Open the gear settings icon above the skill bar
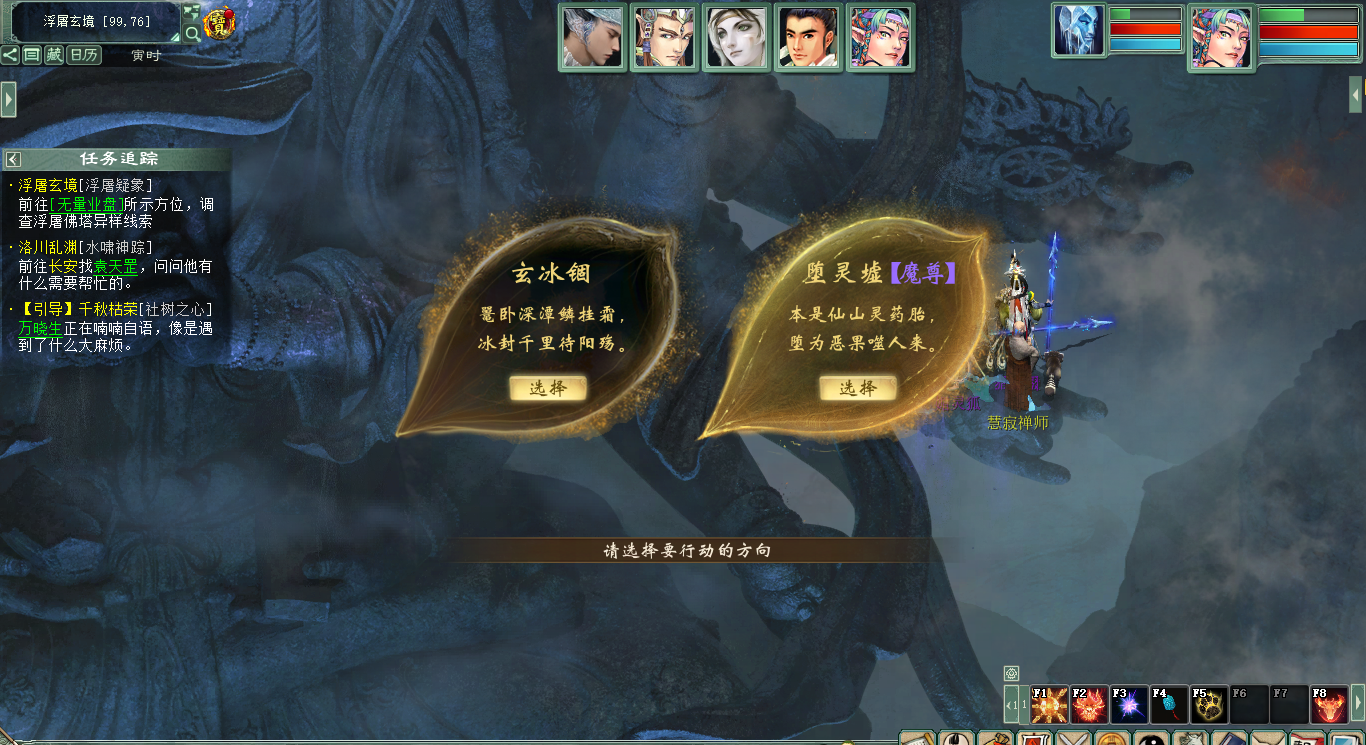This screenshot has width=1366, height=745. click(1011, 673)
